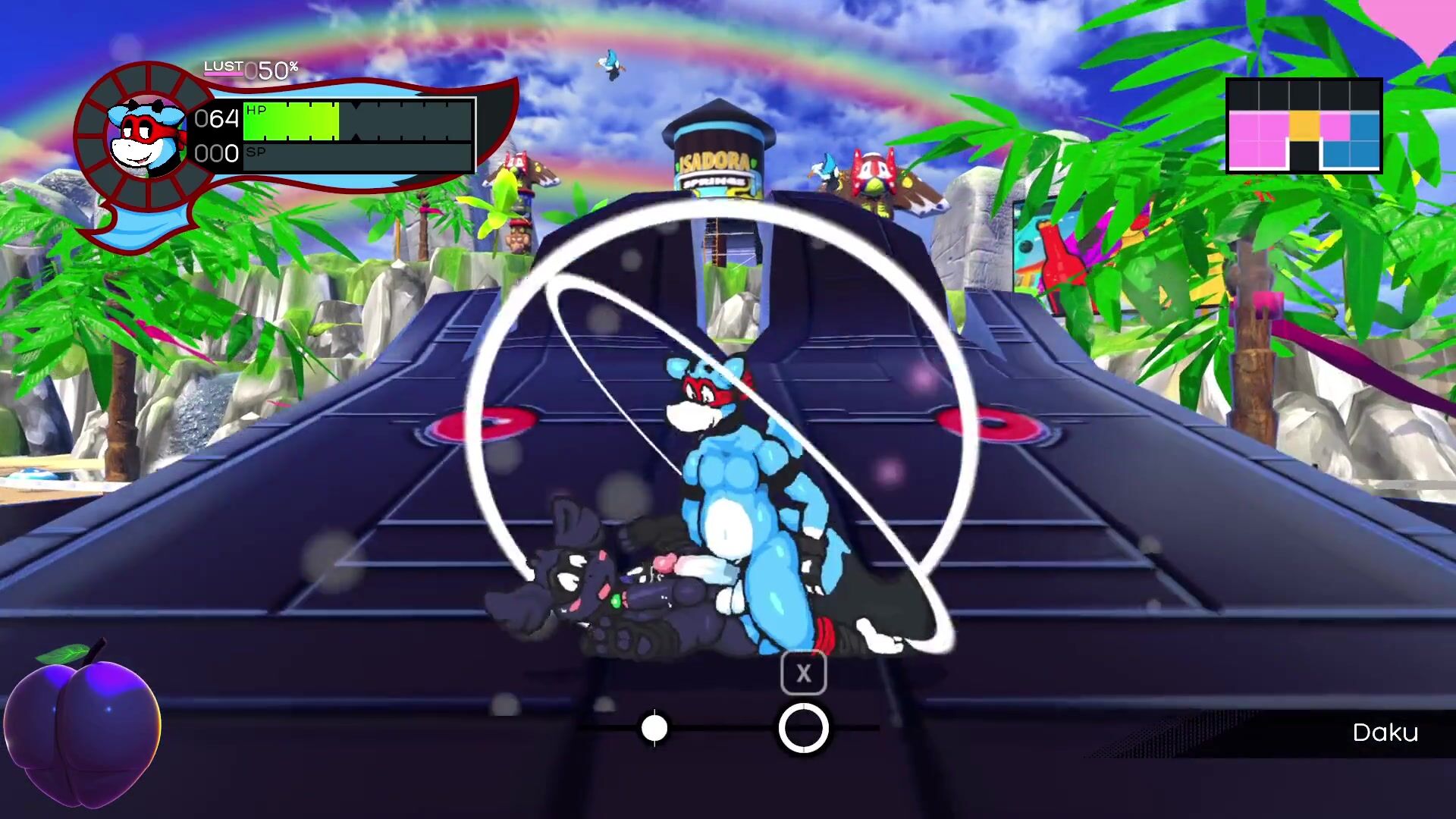Select the masked blue character portrait
This screenshot has width=1456, height=819.
[x=146, y=138]
